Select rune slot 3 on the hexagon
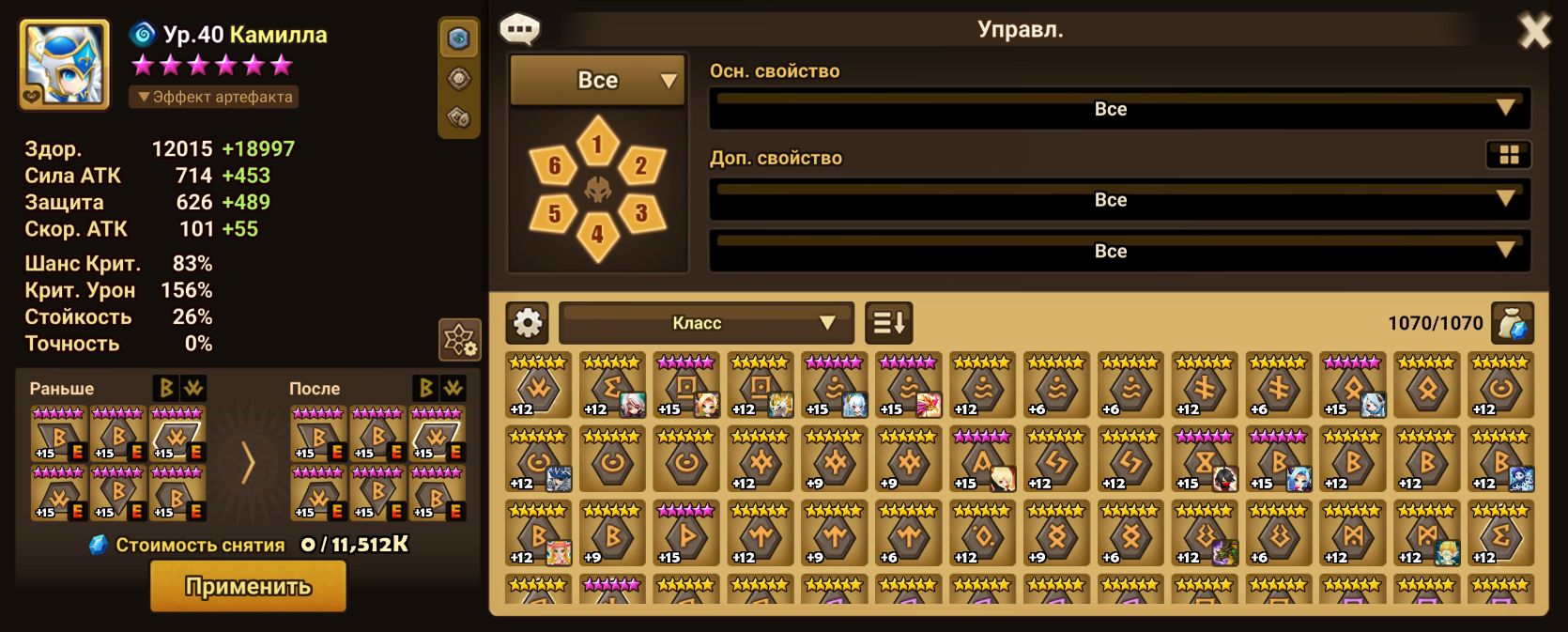This screenshot has width=1568, height=632. [641, 213]
